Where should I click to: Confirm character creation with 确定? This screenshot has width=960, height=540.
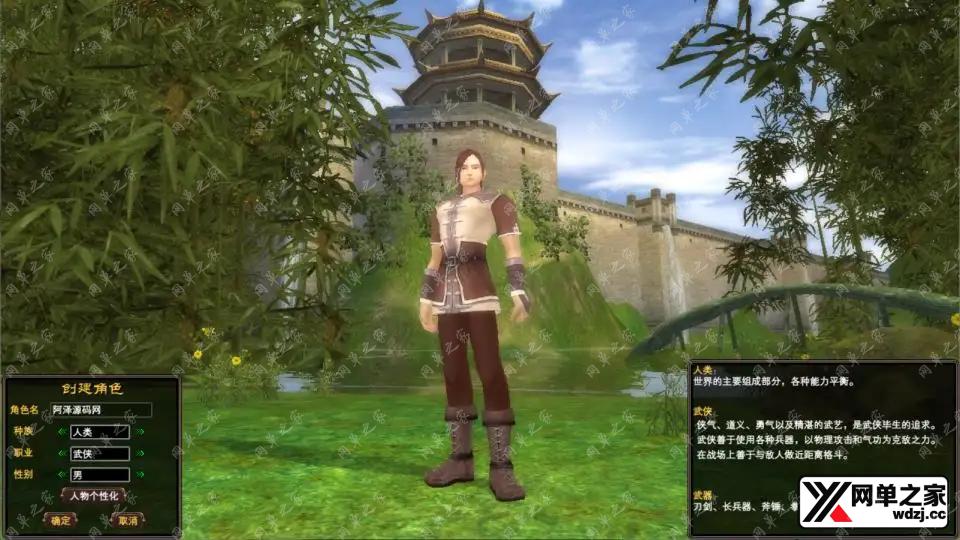click(x=61, y=520)
